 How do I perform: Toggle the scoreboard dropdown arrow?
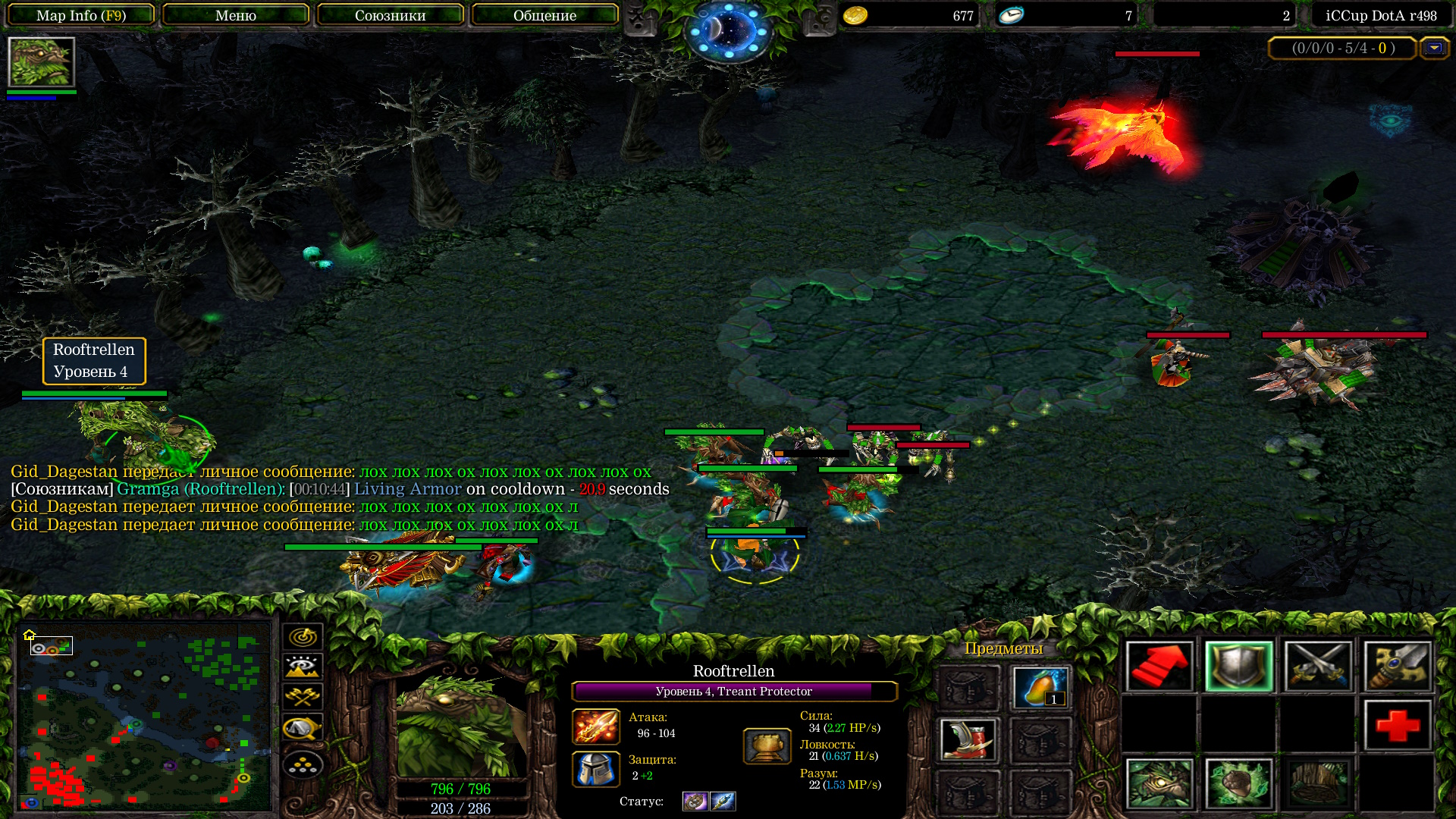tap(1433, 48)
